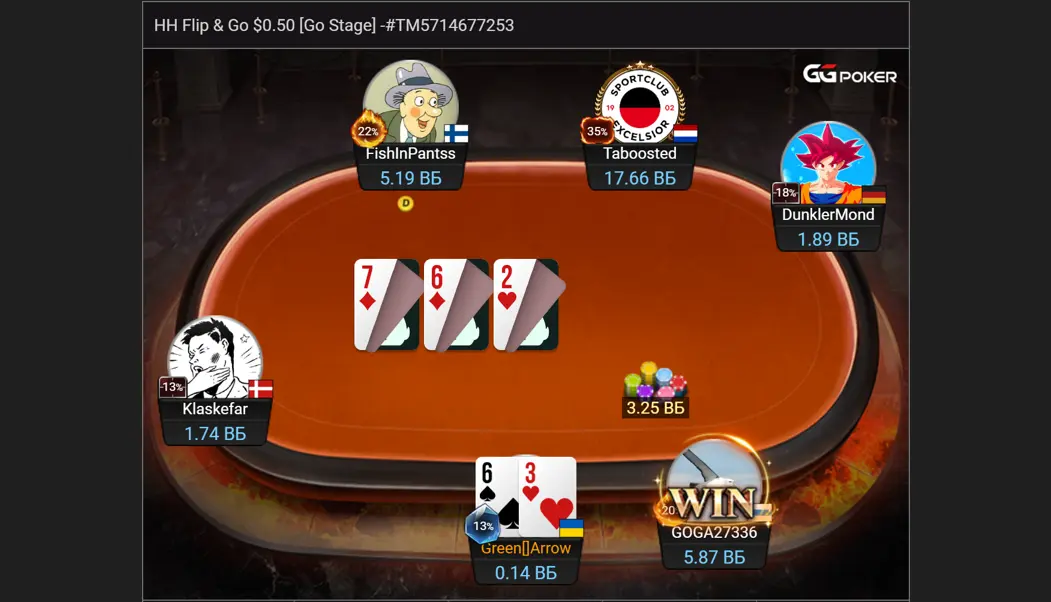Click the GGPoker logo
This screenshot has width=1051, height=602.
tap(849, 74)
